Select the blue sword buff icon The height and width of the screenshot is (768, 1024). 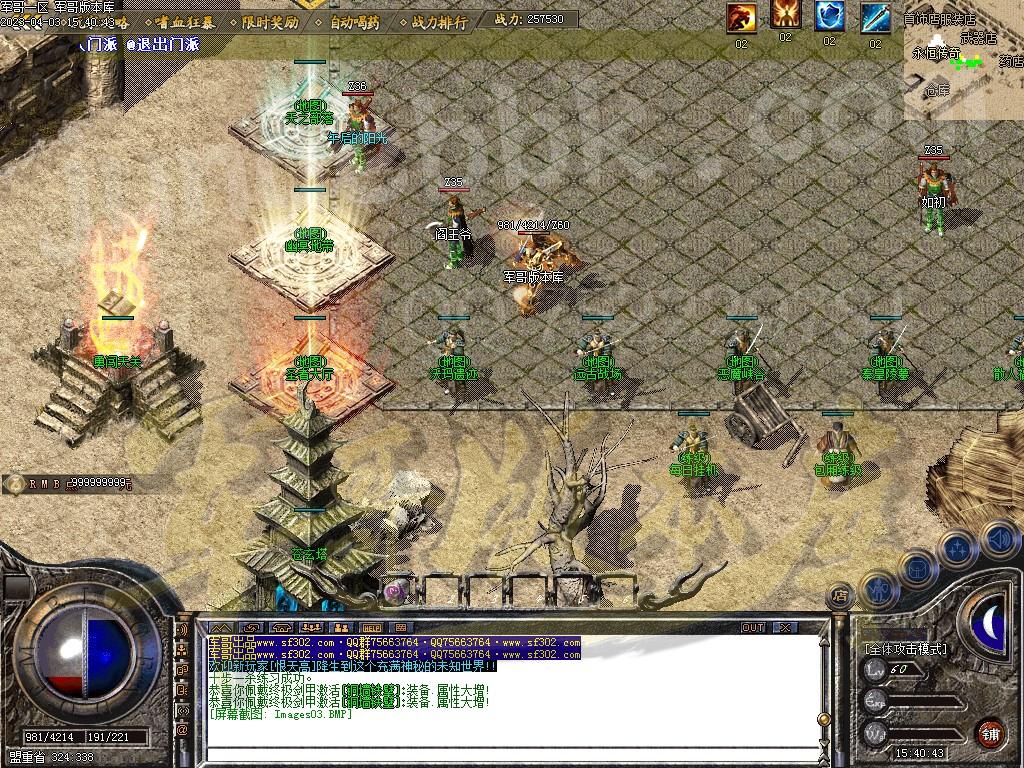coord(875,17)
